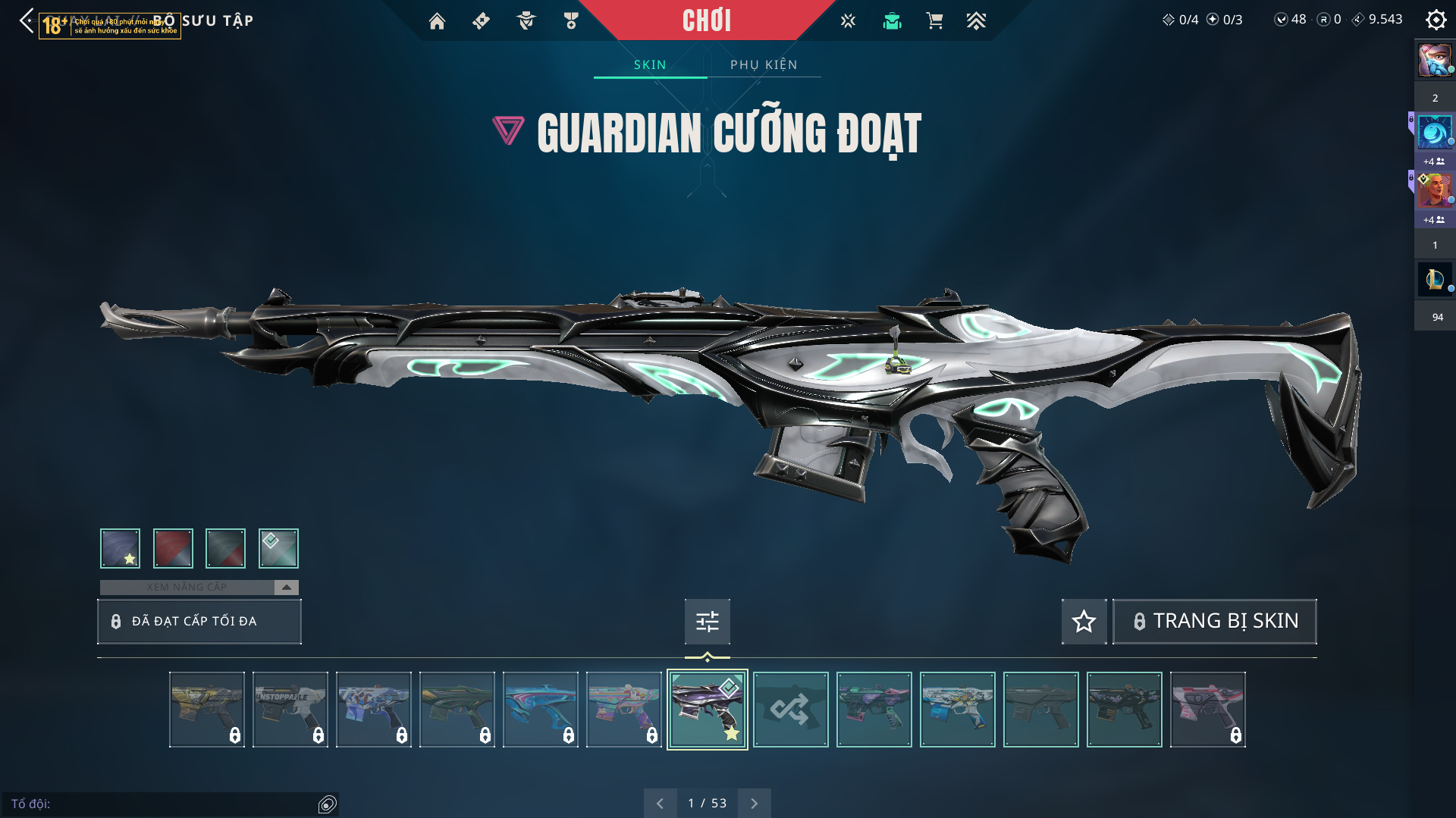The image size is (1456, 818).
Task: Click the TRANG BỊ SKIN equip button
Action: coord(1215,622)
